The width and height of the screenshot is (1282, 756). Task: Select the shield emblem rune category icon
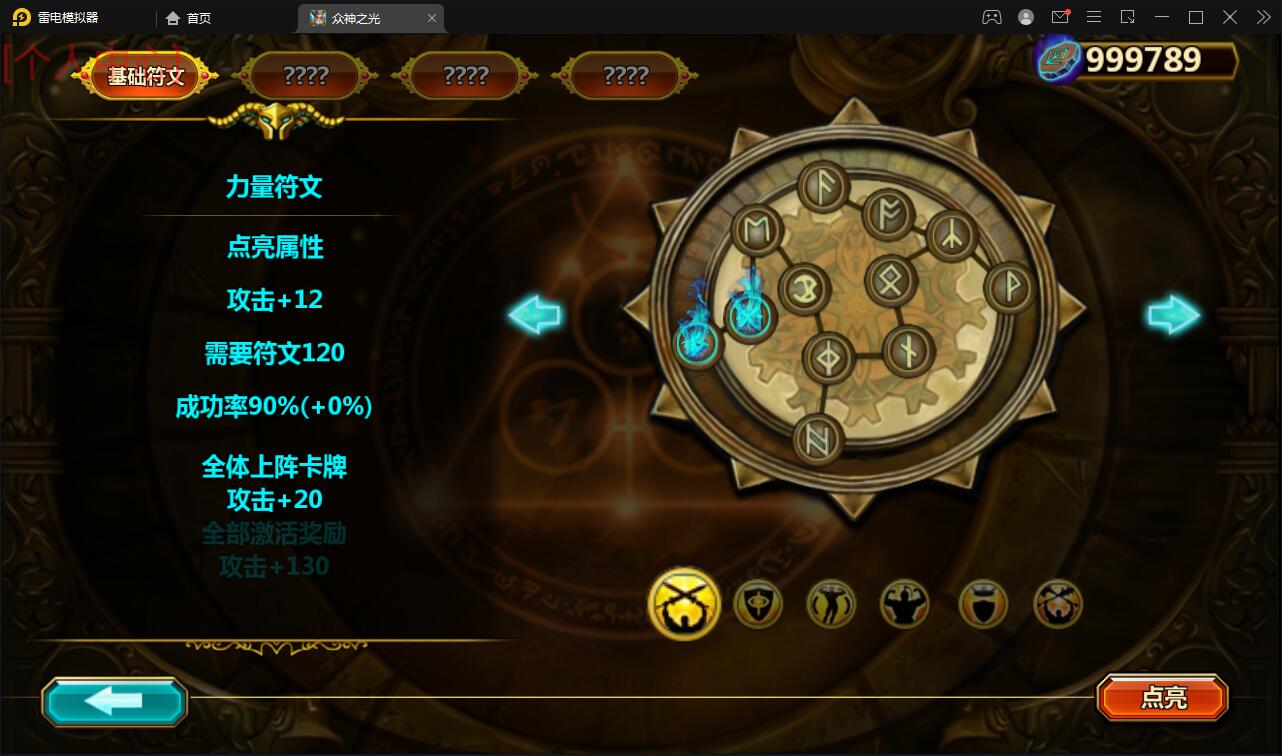(757, 604)
